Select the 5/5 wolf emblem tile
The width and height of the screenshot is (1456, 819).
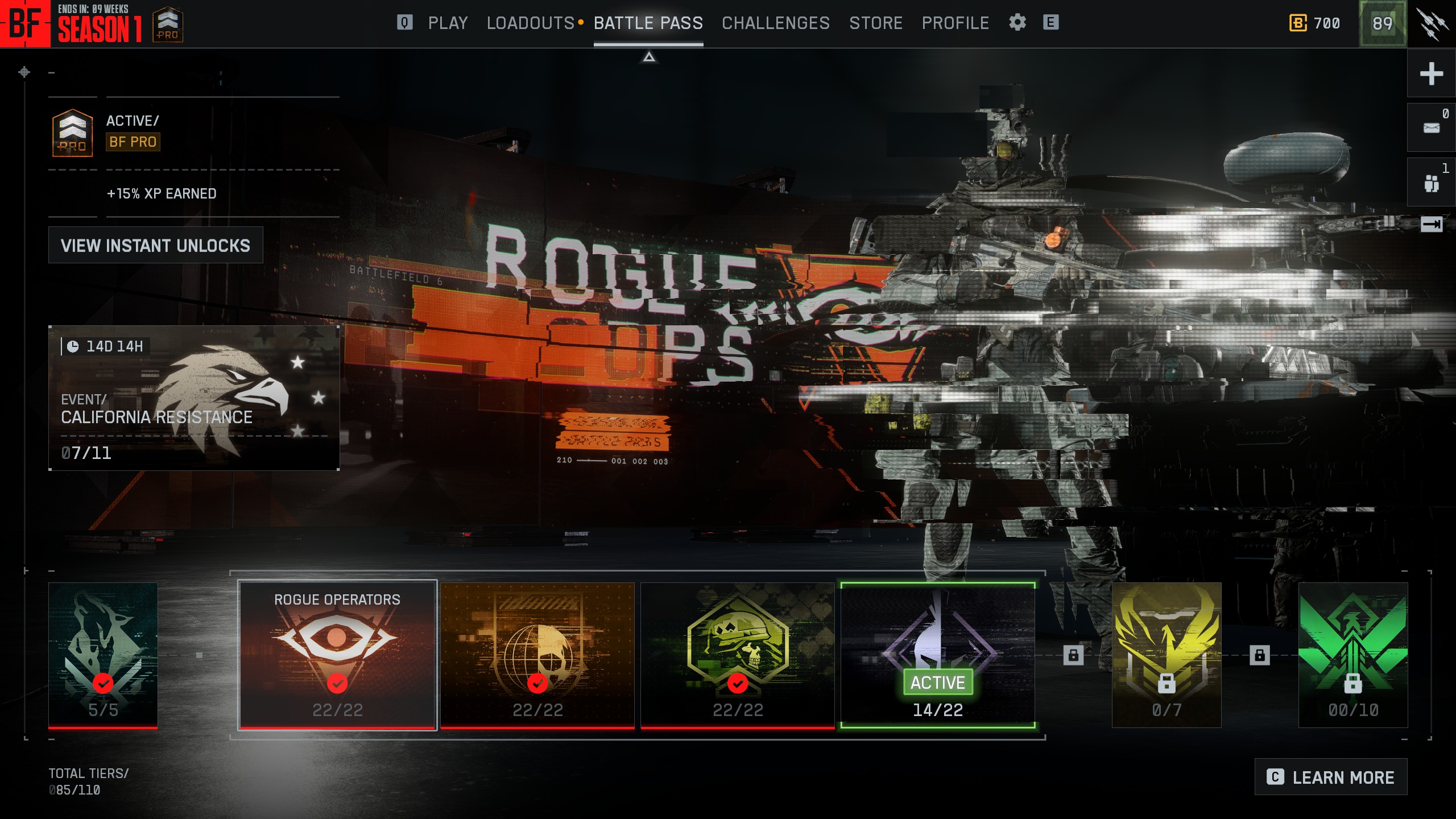[x=103, y=655]
